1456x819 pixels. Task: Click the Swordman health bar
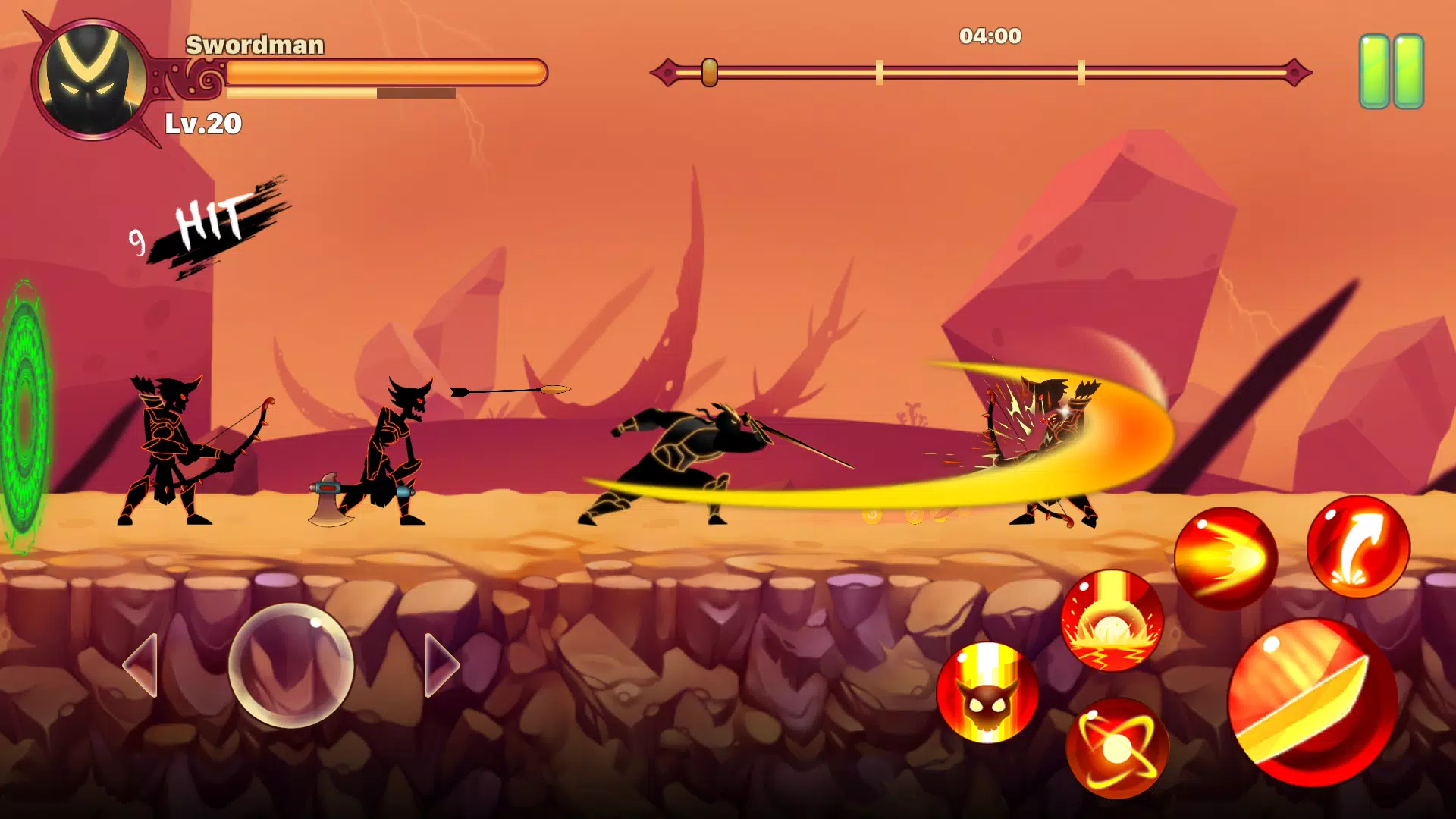[385, 72]
